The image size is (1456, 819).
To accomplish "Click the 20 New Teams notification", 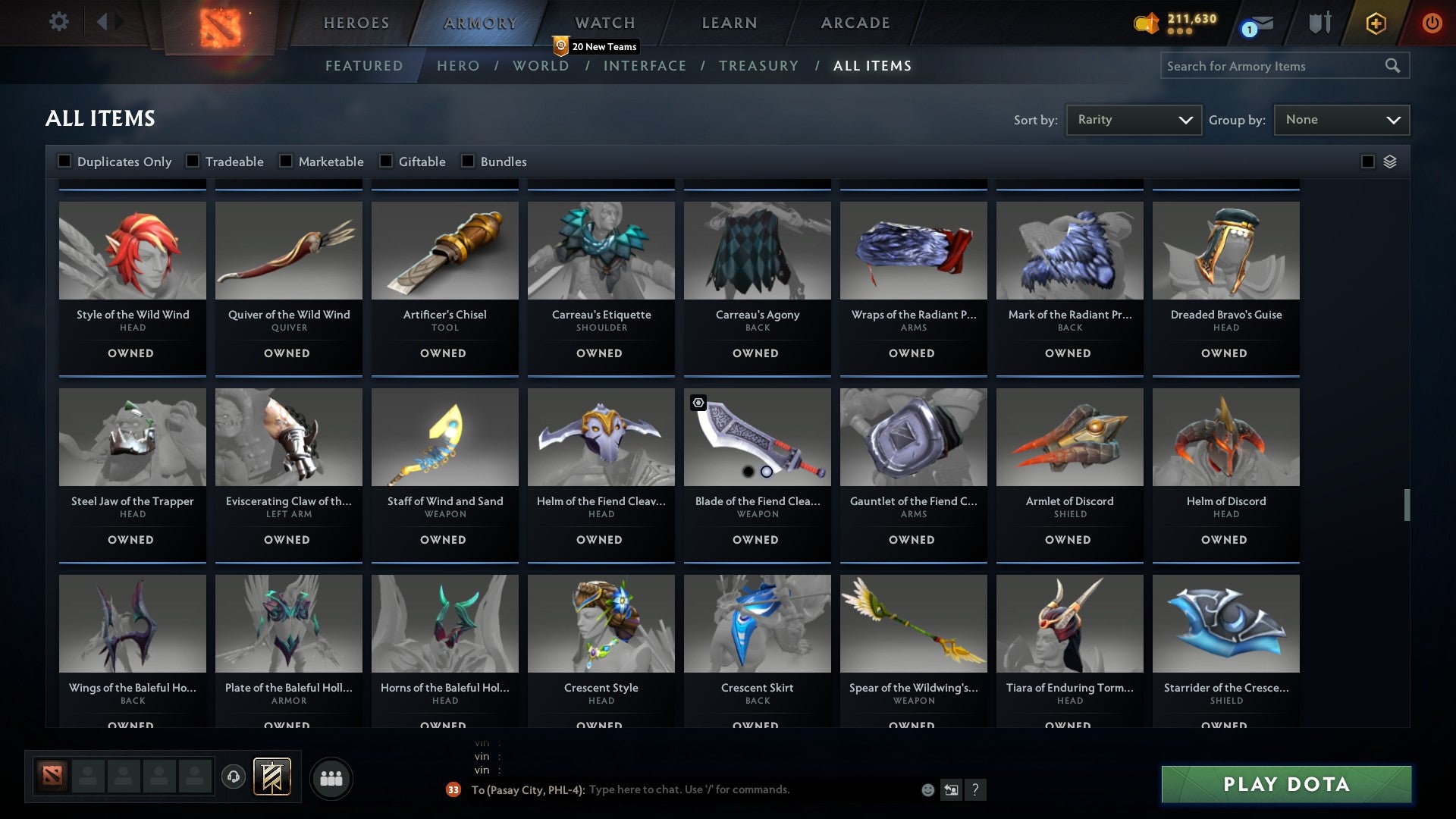I will [596, 45].
